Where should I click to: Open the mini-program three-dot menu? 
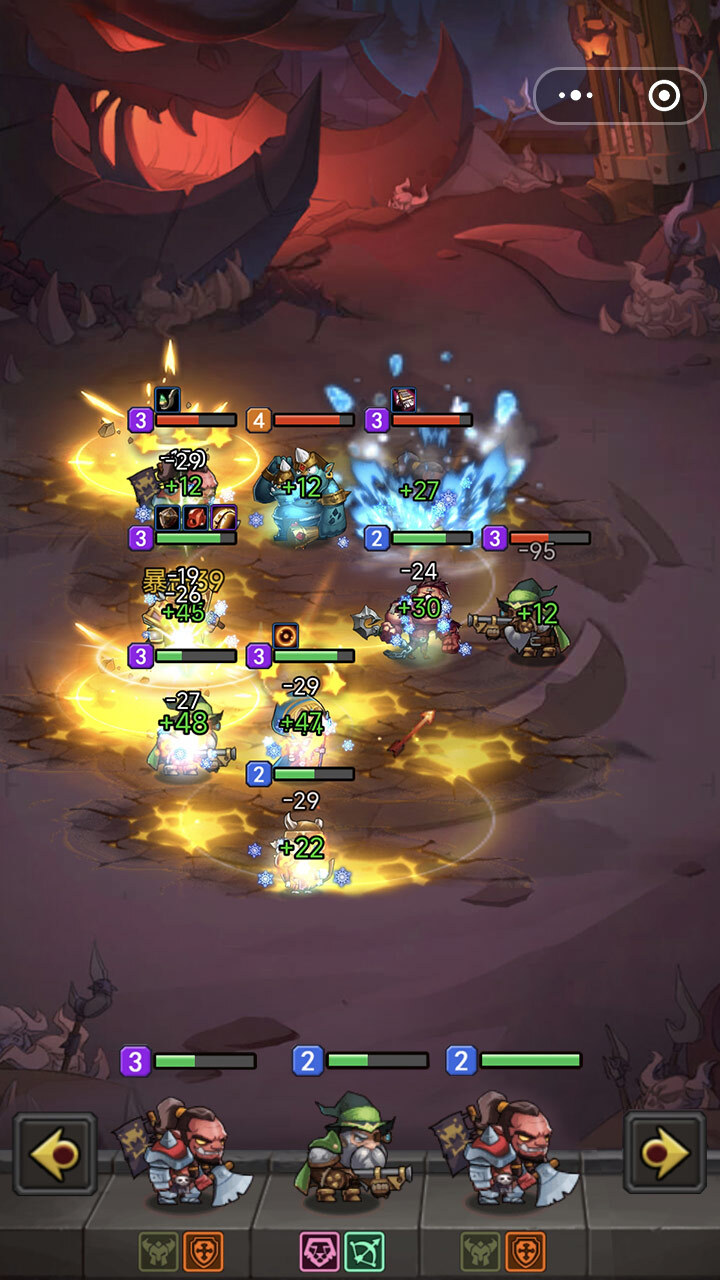click(x=577, y=96)
